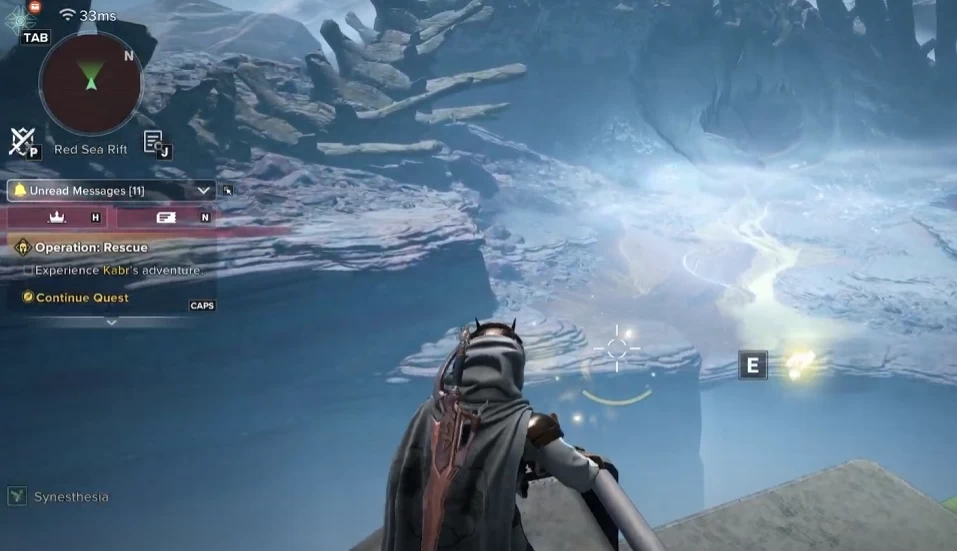Expand the quest tracker with the down chevron

coord(111,322)
